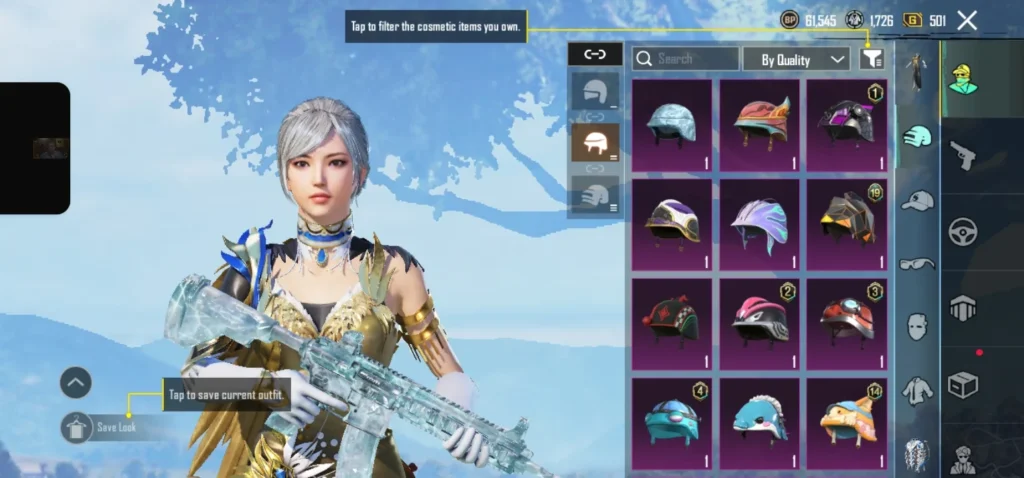This screenshot has width=1024, height=478.
Task: Choose the light blue ice helmet skin
Action: (x=672, y=125)
